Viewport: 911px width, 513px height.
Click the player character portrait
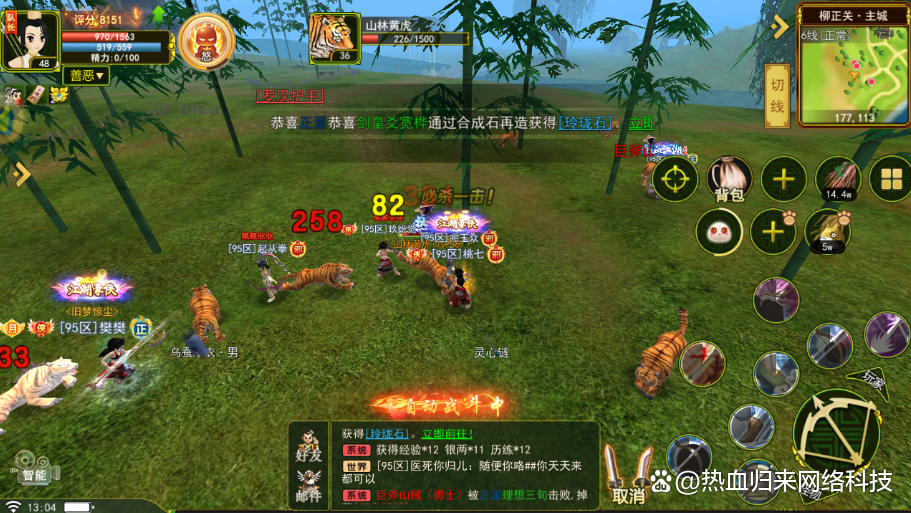(29, 36)
